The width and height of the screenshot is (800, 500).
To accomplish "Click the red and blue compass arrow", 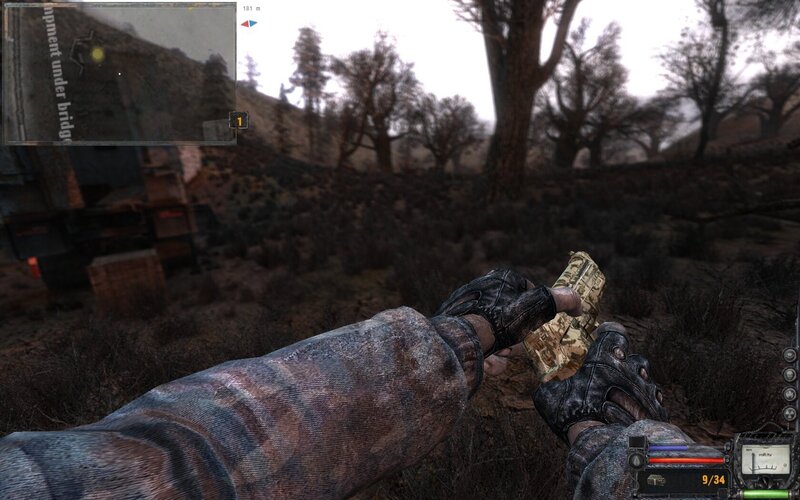I will coord(249,23).
